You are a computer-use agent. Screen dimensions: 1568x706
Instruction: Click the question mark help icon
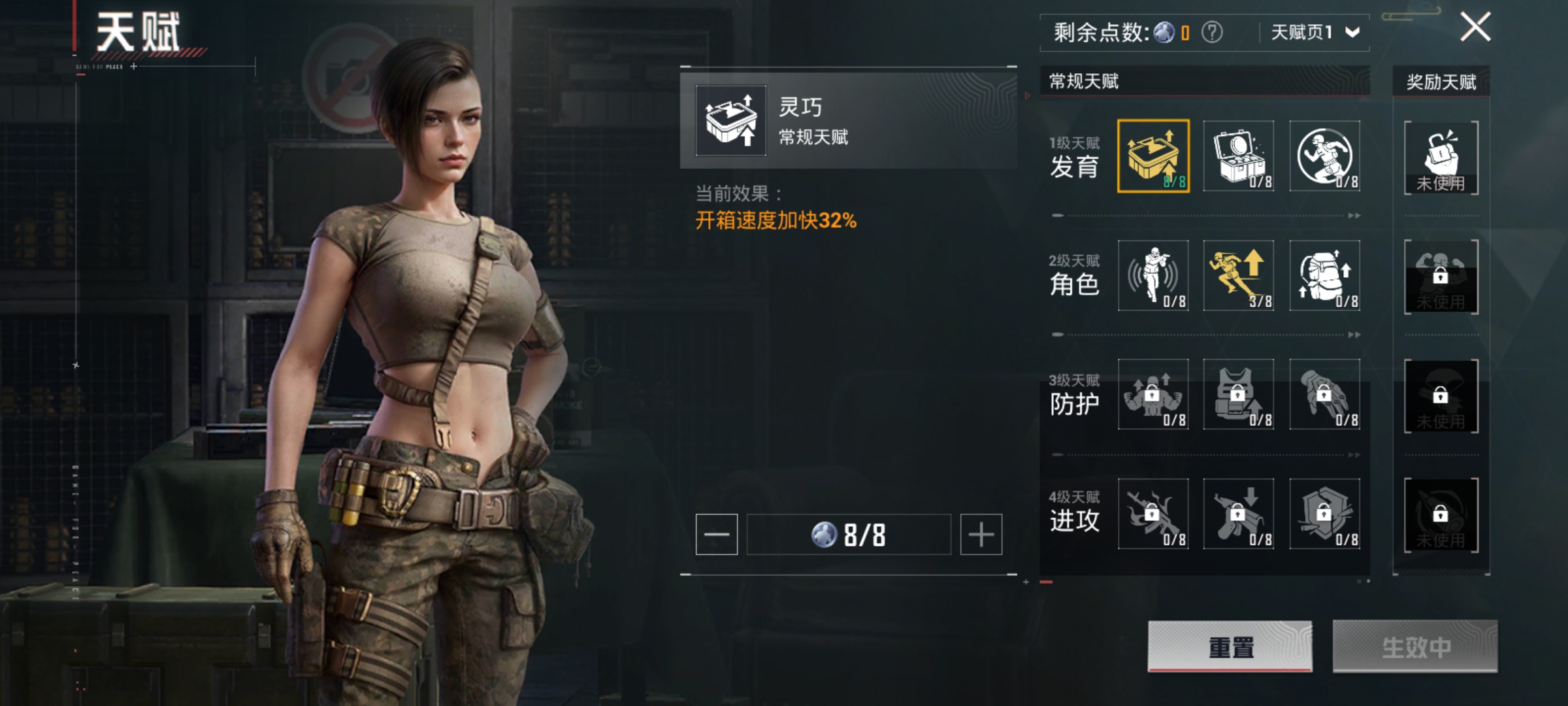tap(1212, 32)
